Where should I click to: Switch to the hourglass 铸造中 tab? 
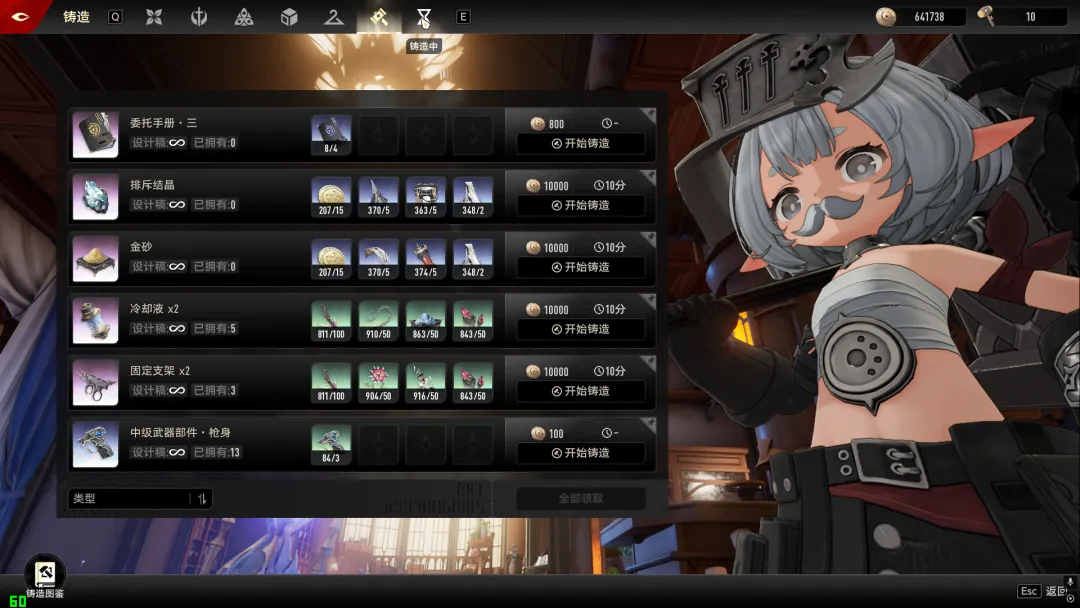[x=424, y=17]
